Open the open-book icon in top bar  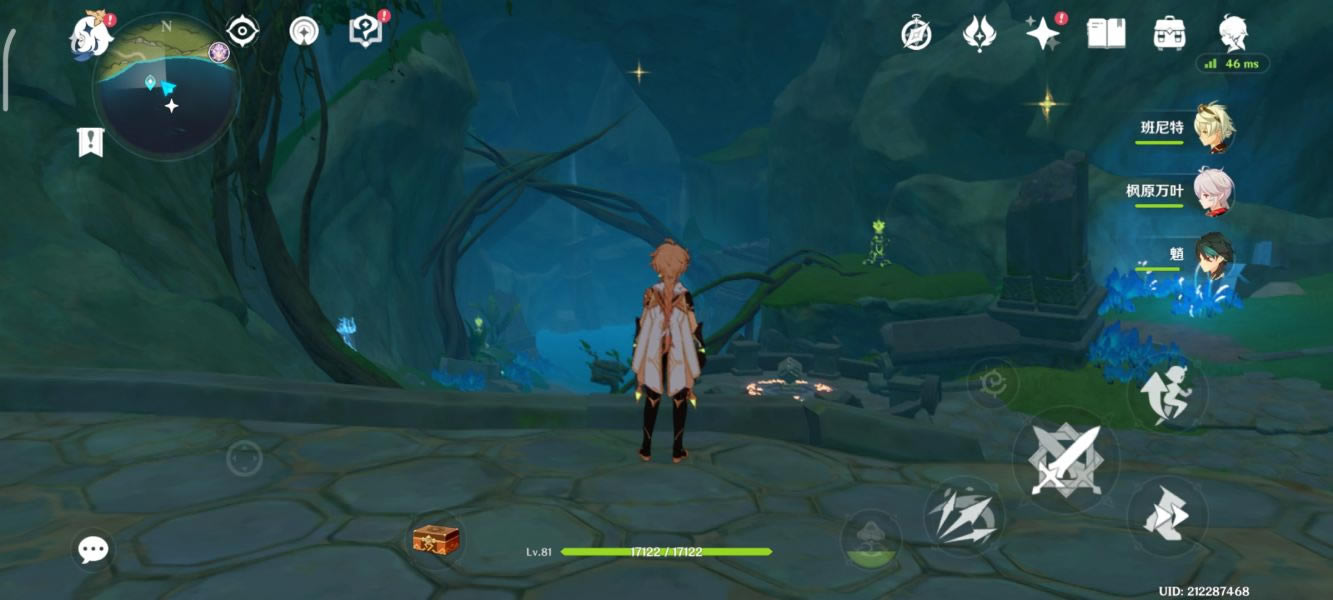coord(1106,34)
